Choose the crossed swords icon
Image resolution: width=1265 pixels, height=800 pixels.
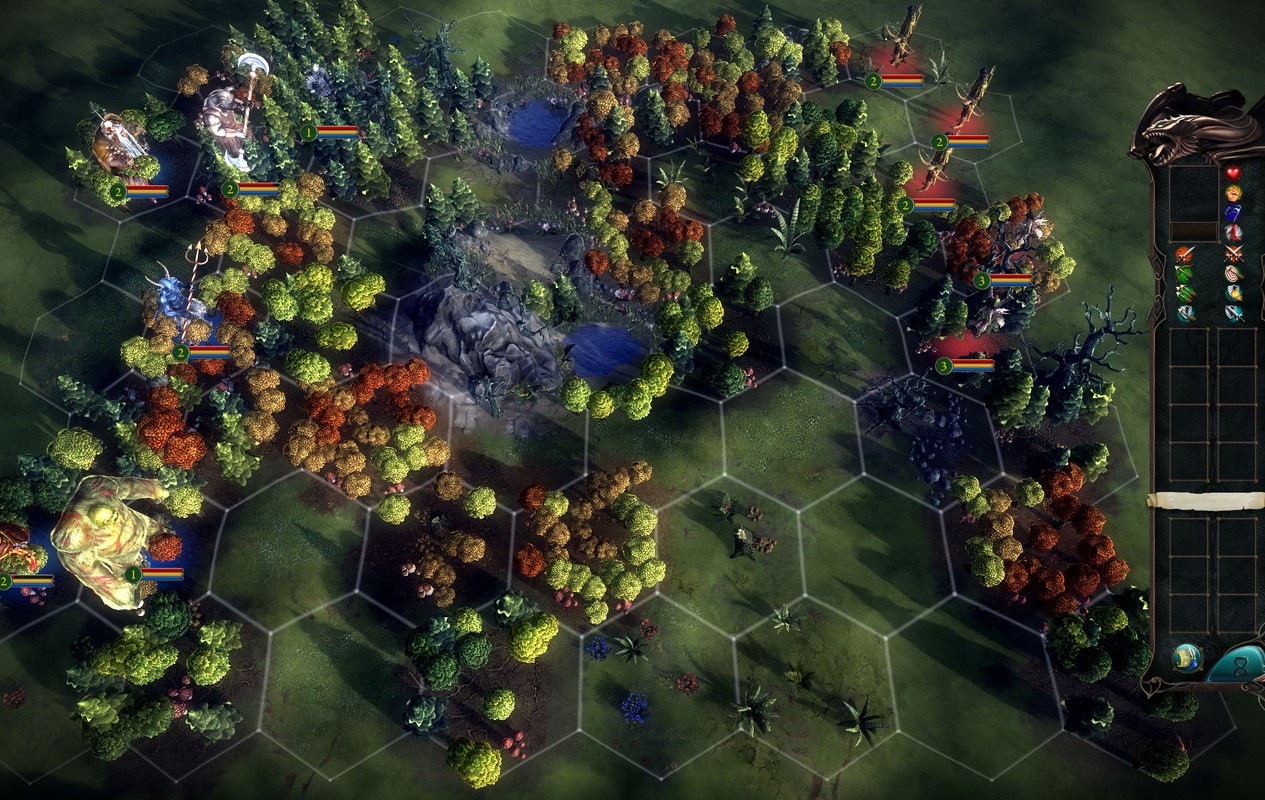click(x=1233, y=254)
